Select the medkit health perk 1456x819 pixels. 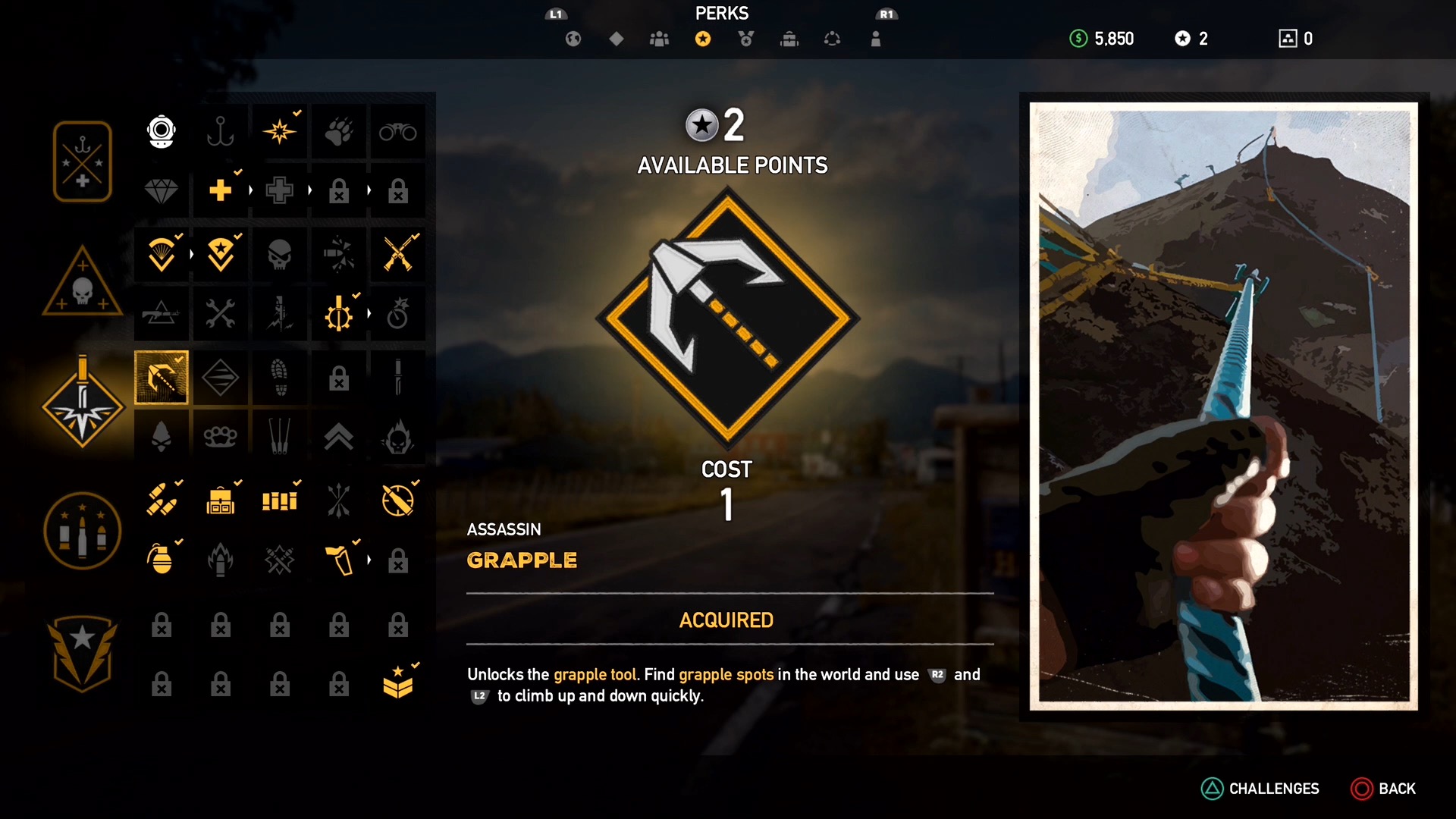point(220,191)
